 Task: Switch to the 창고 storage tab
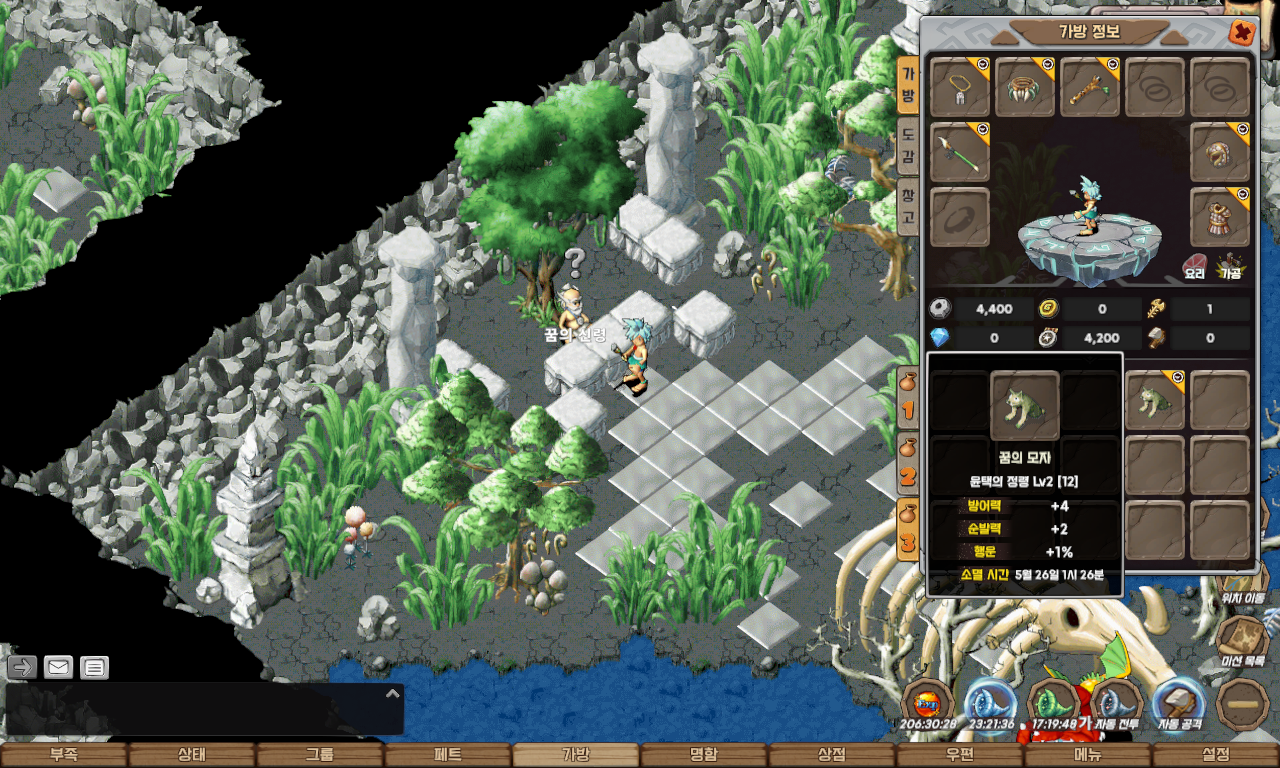click(907, 206)
